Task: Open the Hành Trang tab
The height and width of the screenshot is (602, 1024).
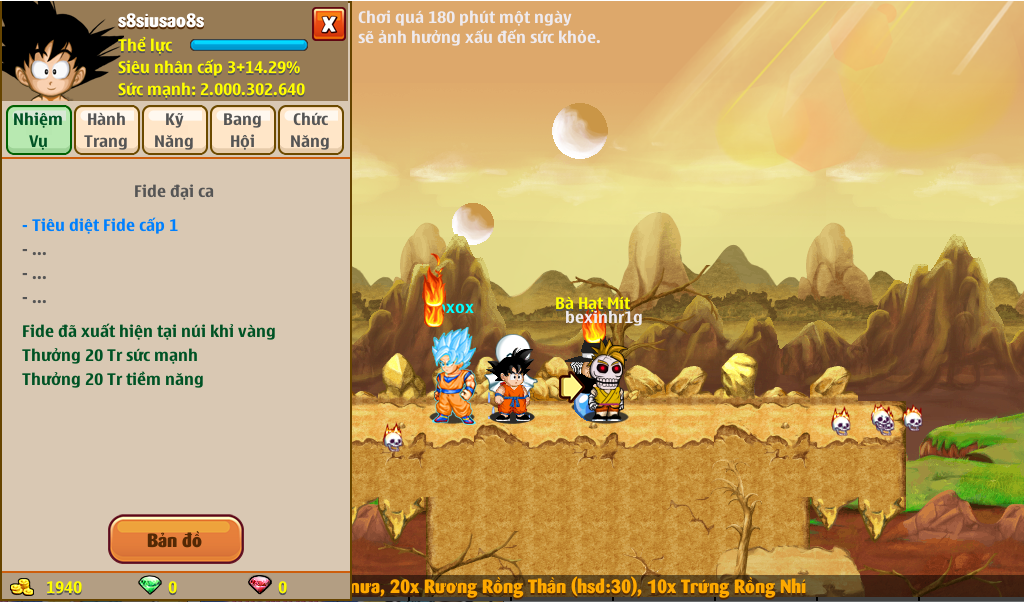Action: tap(106, 130)
